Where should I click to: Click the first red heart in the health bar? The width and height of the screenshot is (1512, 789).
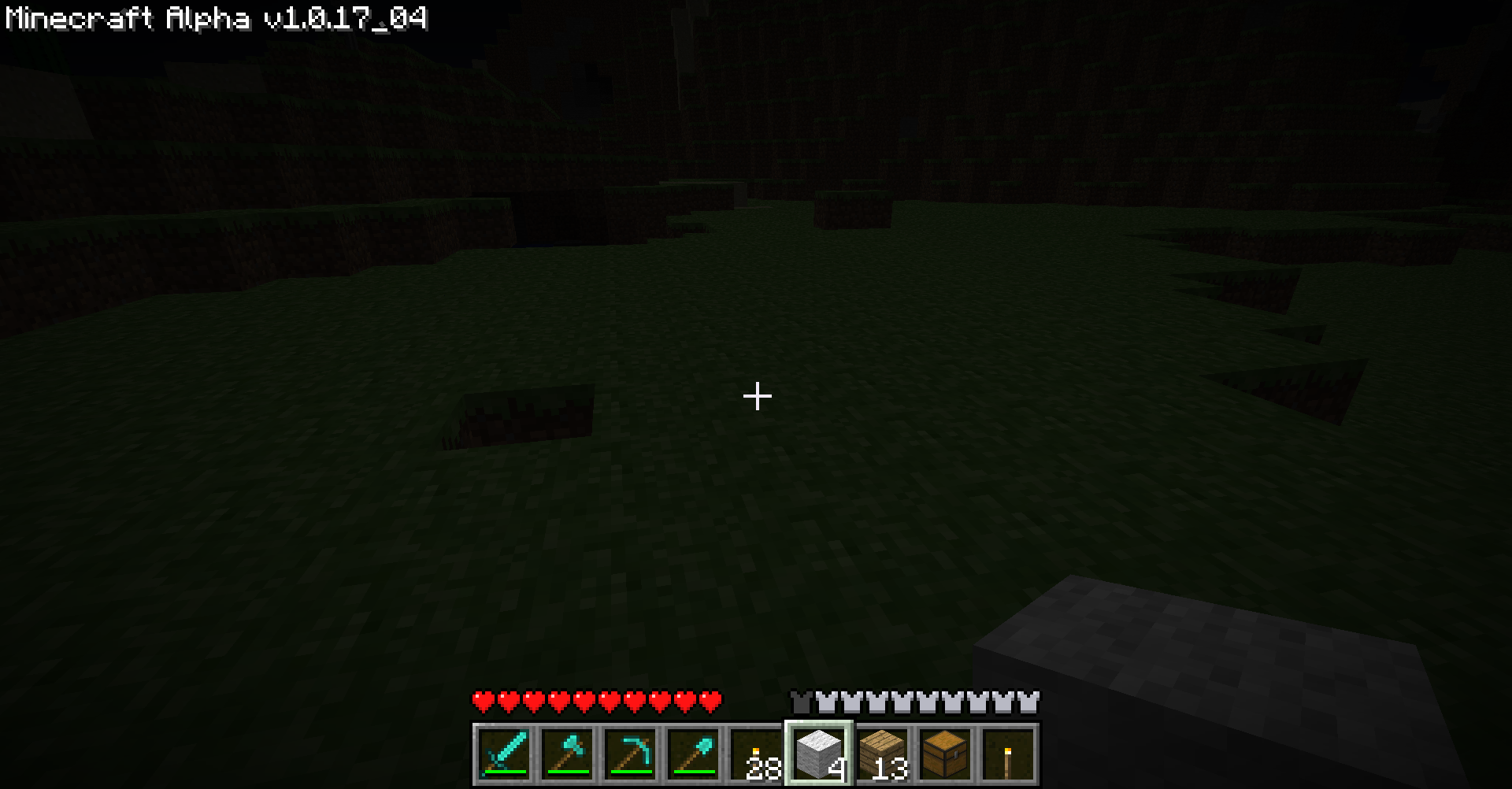click(x=484, y=698)
